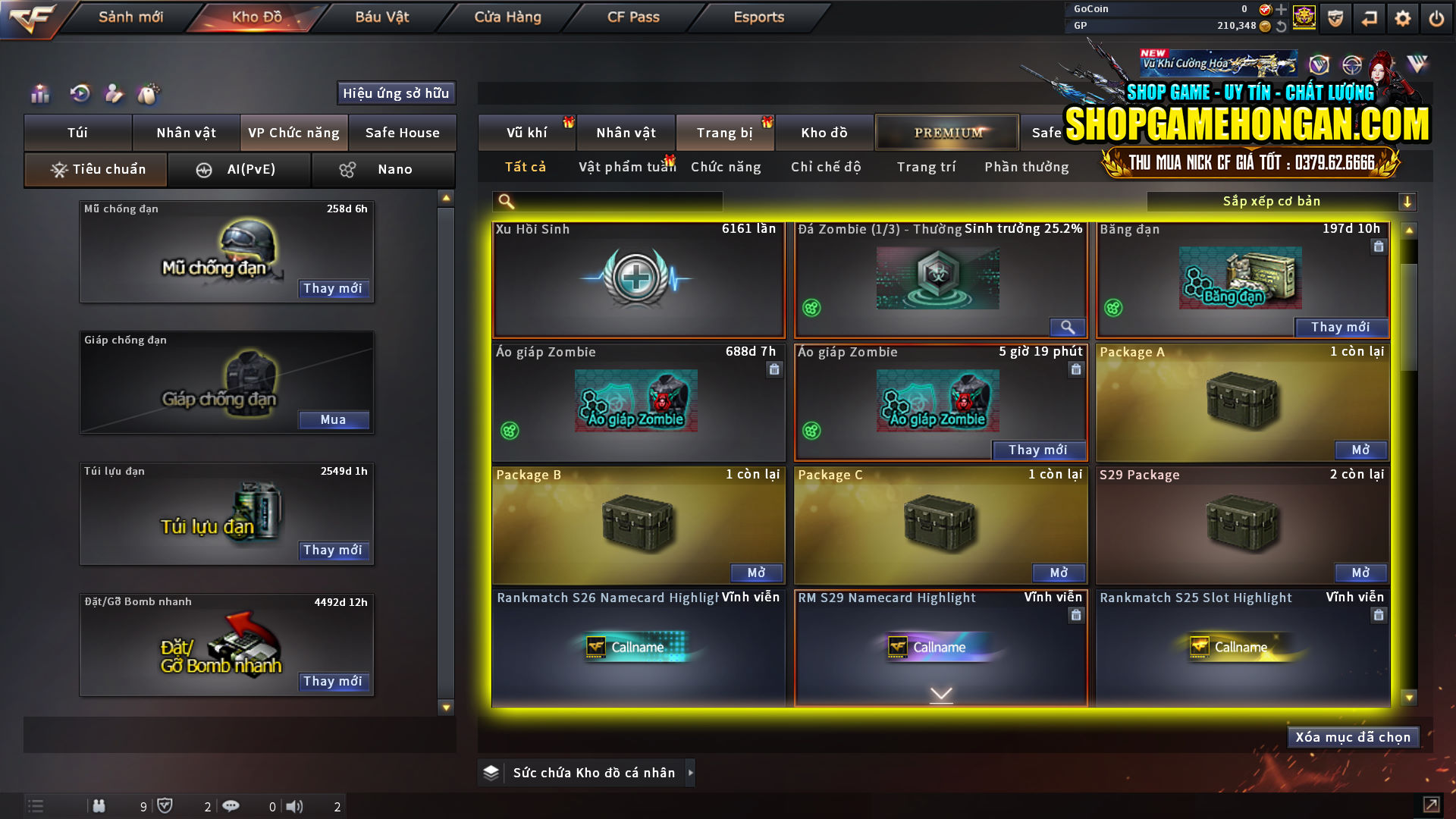Expand the arrow beside Sức chứa Kho đồ cá nhân
1456x819 pixels.
(691, 773)
